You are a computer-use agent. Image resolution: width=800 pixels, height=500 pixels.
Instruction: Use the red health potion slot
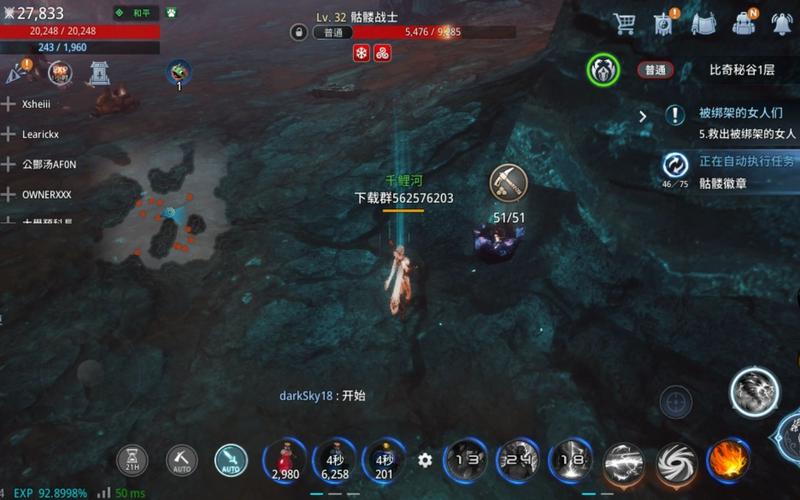pyautogui.click(x=285, y=460)
